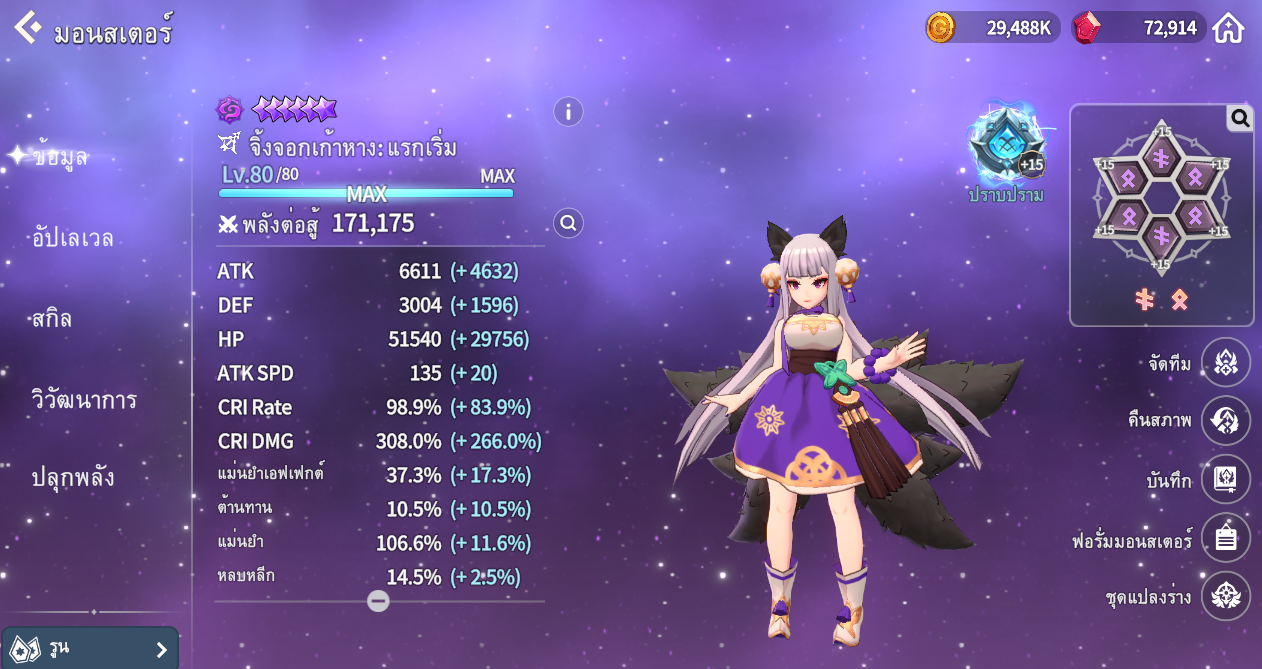
Task: Show the วิวัฒนาการ tab
Action: point(84,400)
